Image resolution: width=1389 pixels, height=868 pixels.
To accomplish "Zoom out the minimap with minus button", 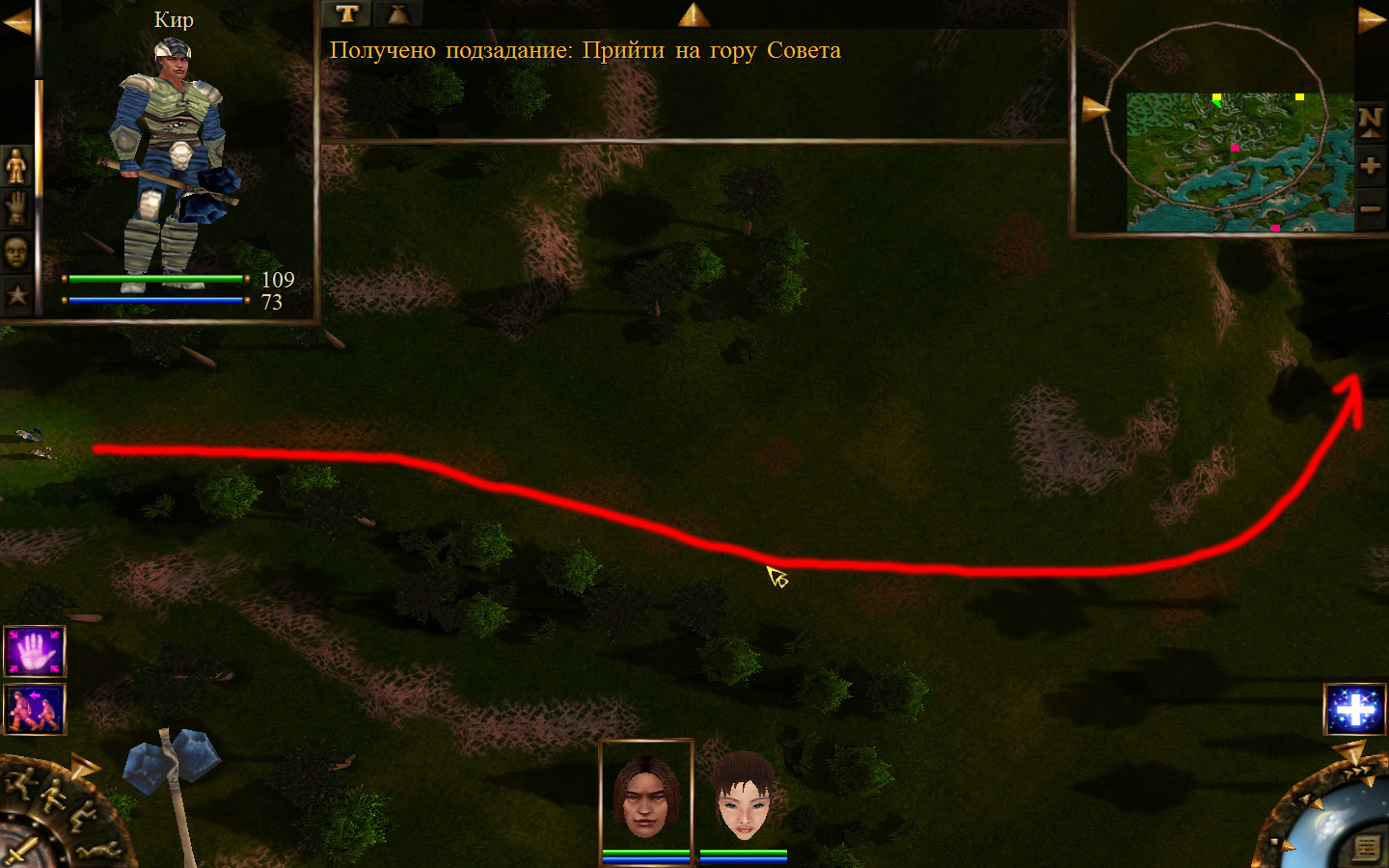I will click(x=1370, y=208).
